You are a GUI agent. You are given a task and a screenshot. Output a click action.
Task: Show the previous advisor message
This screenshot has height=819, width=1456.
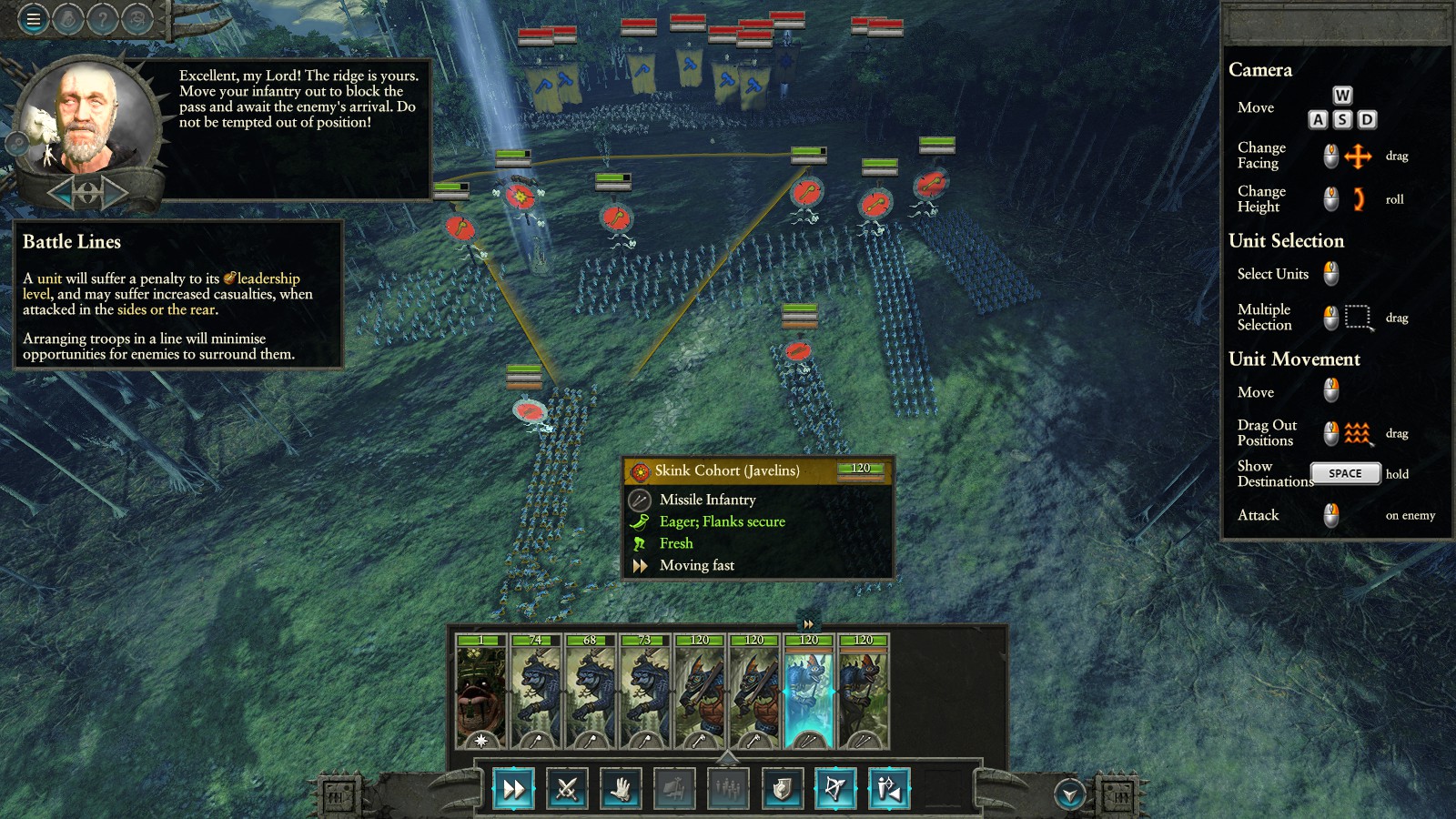click(x=61, y=192)
